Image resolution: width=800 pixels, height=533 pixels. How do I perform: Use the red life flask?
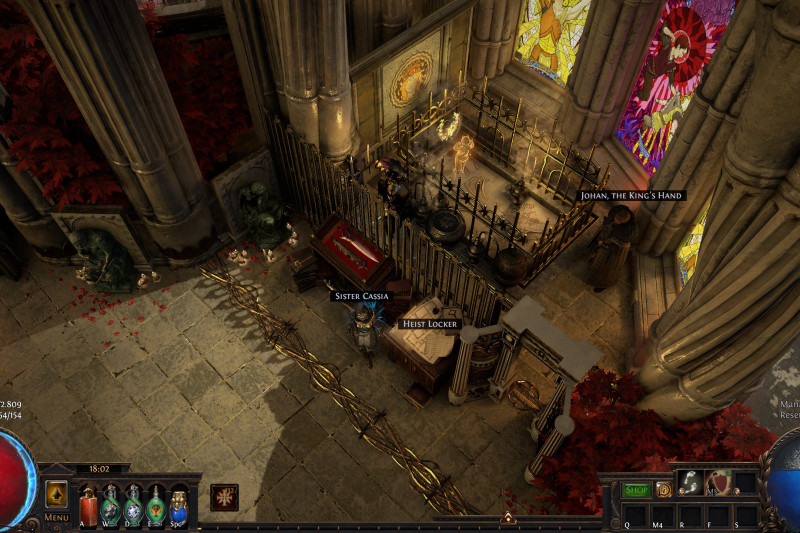[88, 504]
